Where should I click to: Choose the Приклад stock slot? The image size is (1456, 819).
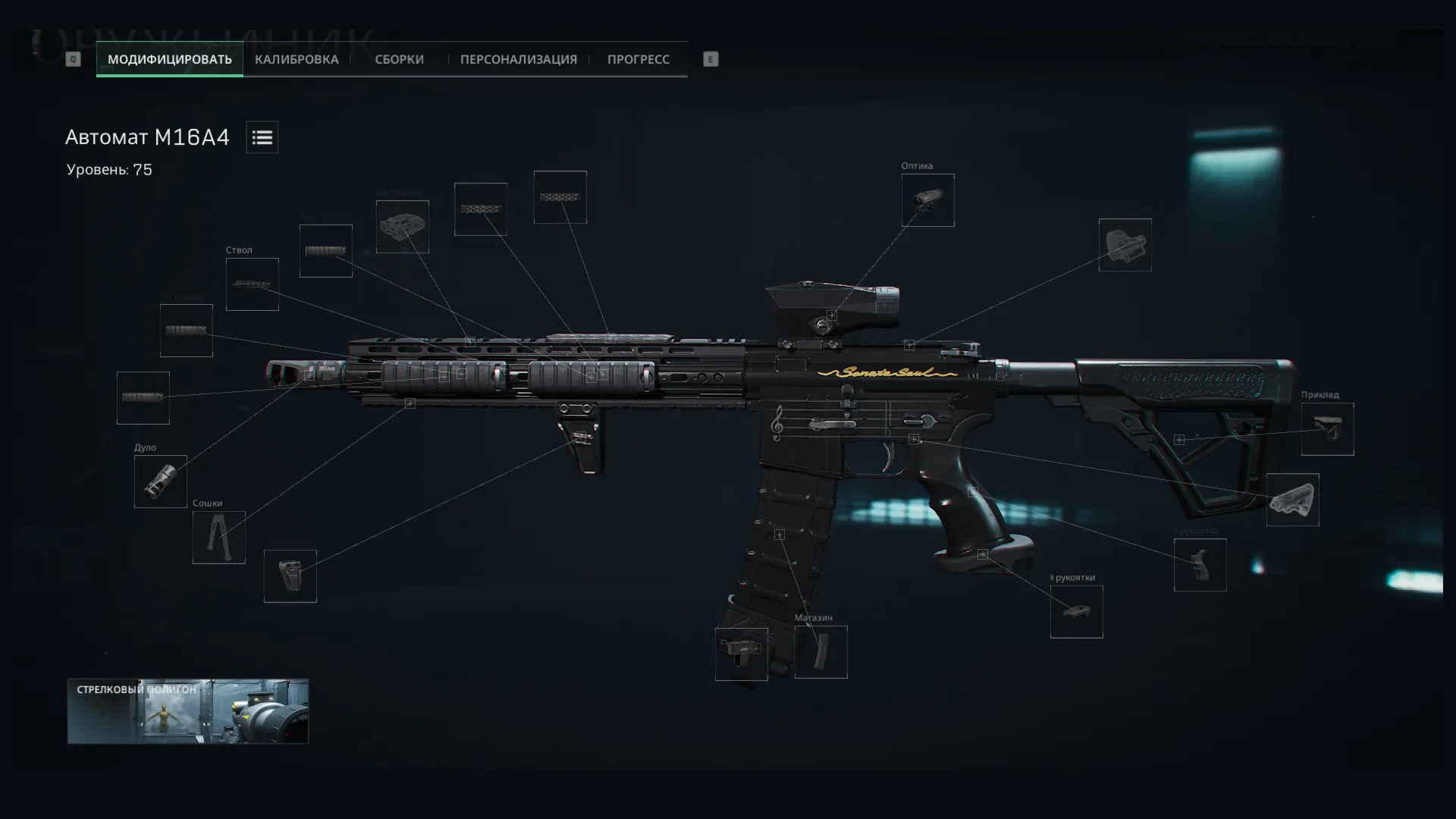(1327, 429)
